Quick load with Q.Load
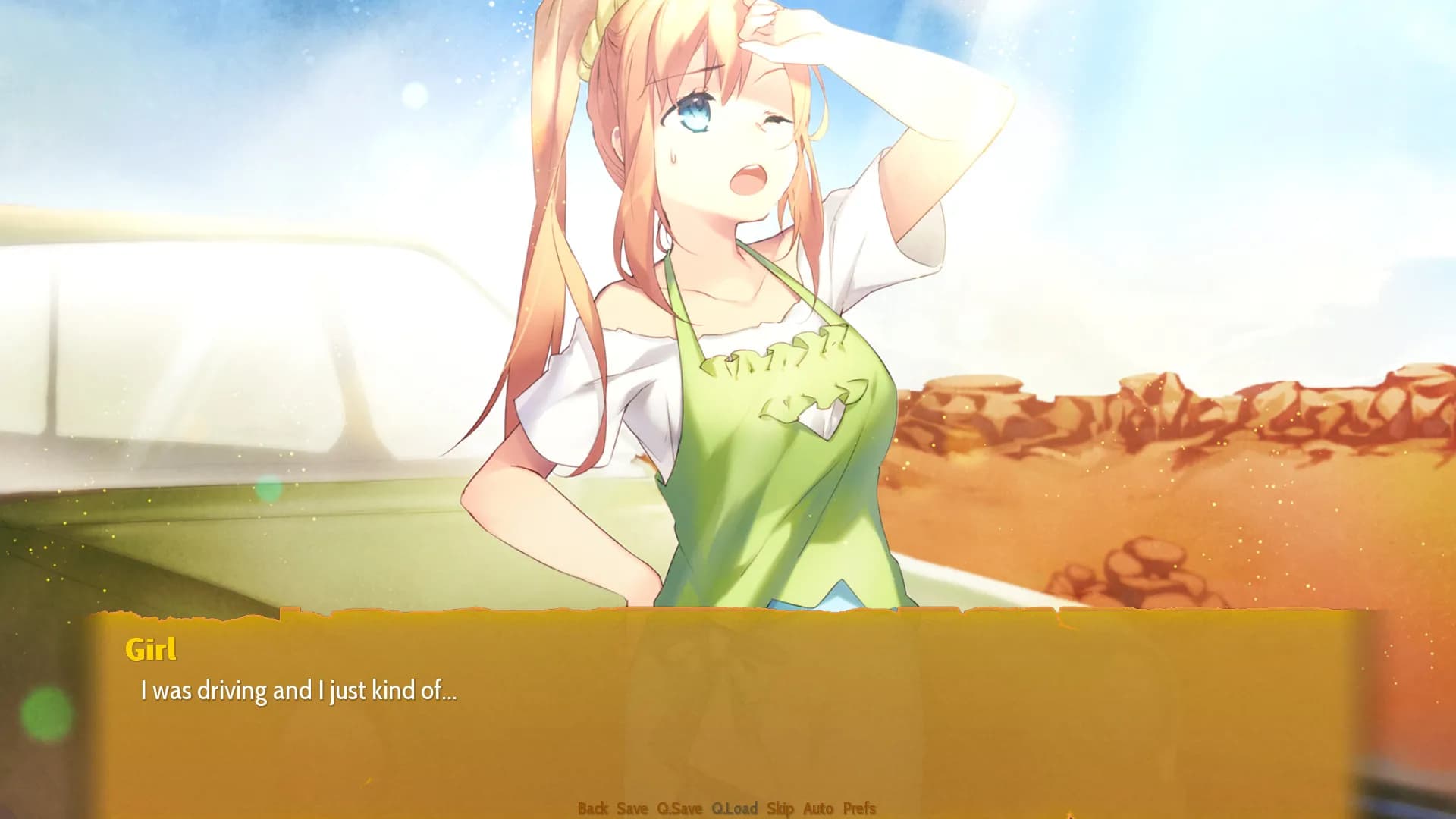Image resolution: width=1456 pixels, height=819 pixels. [x=734, y=808]
